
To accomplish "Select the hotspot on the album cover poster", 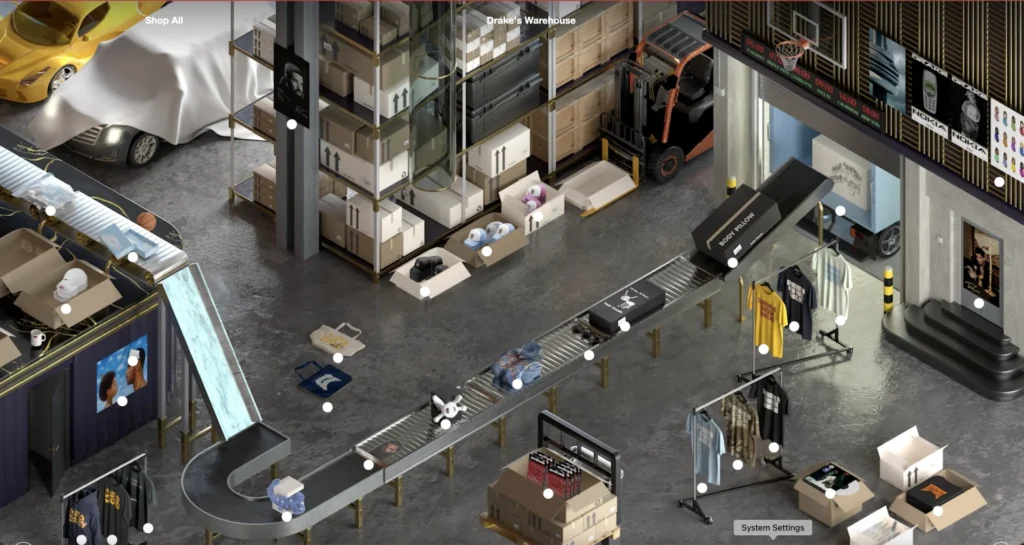I will (x=122, y=401).
